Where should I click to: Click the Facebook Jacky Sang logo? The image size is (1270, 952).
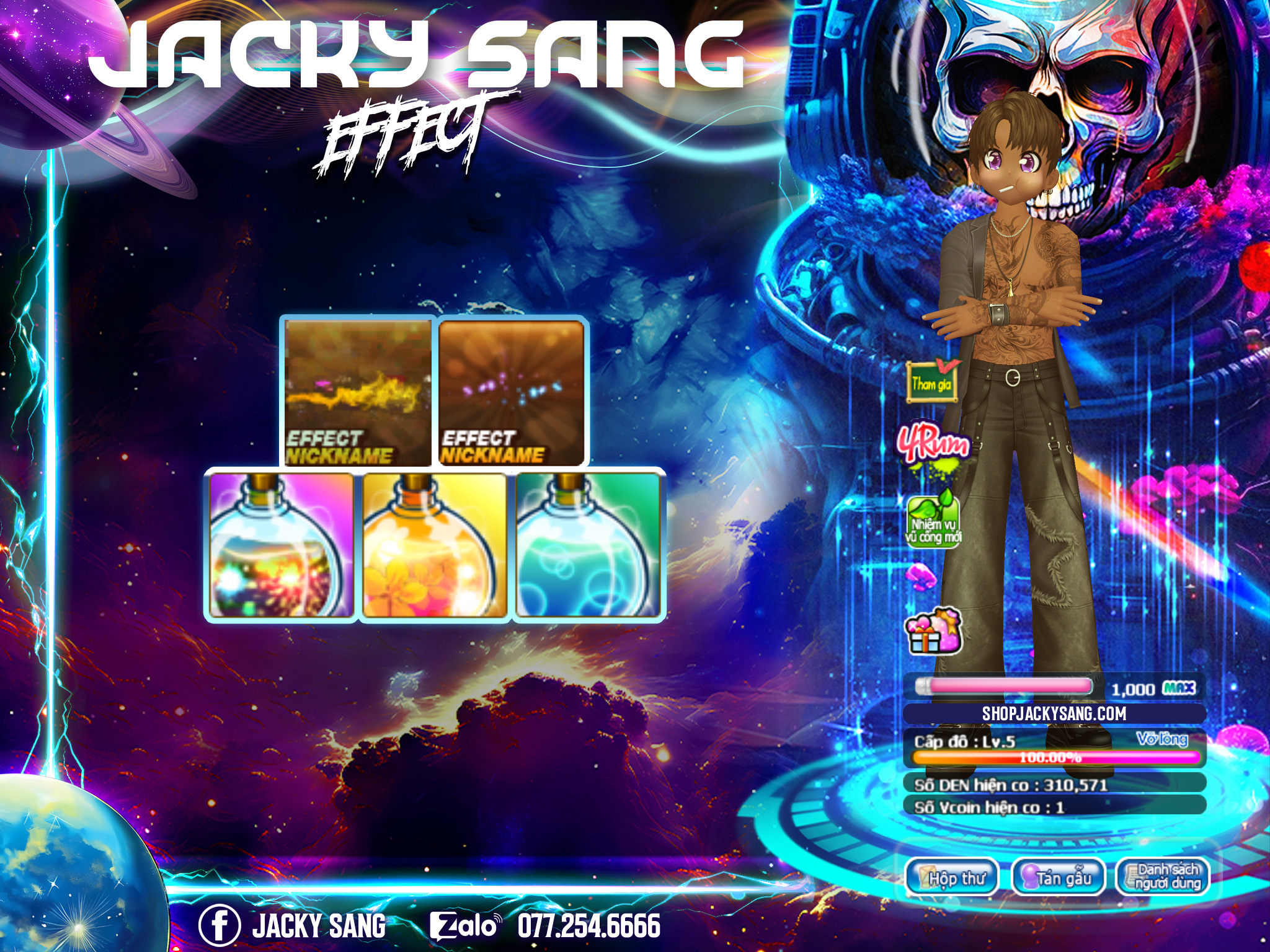click(219, 925)
